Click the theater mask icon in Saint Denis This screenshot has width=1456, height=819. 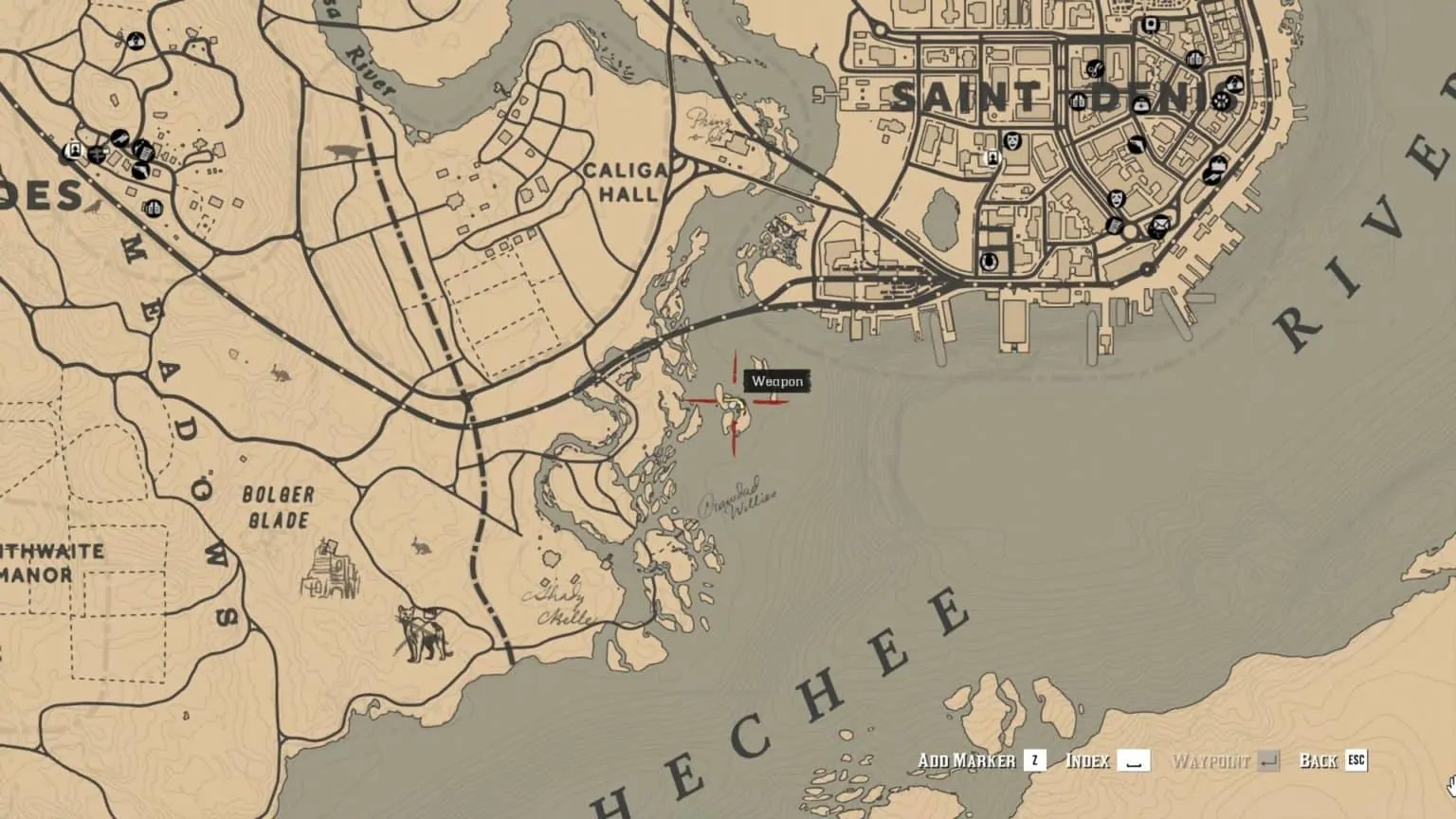point(1012,140)
